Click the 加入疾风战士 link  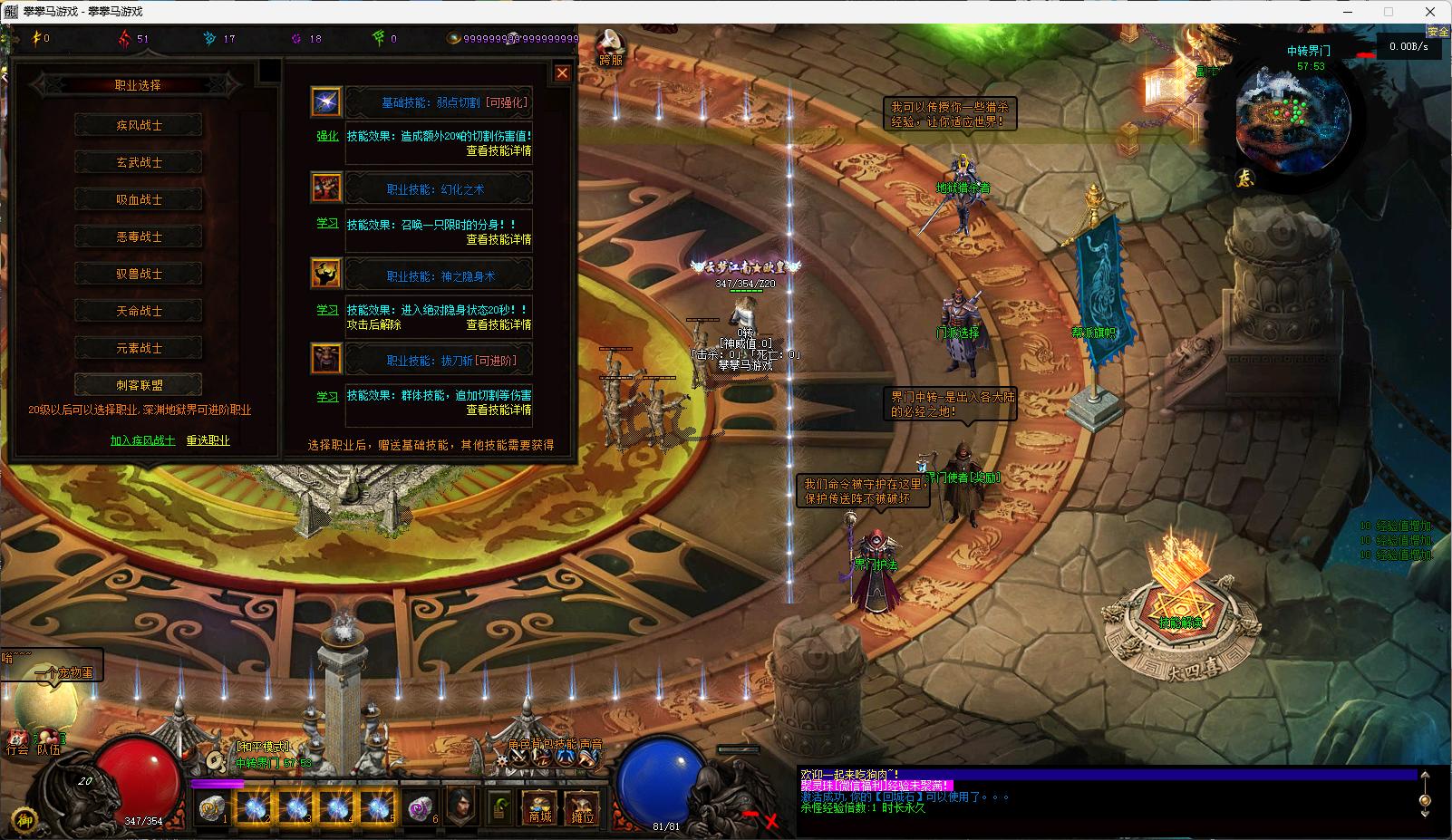click(142, 440)
